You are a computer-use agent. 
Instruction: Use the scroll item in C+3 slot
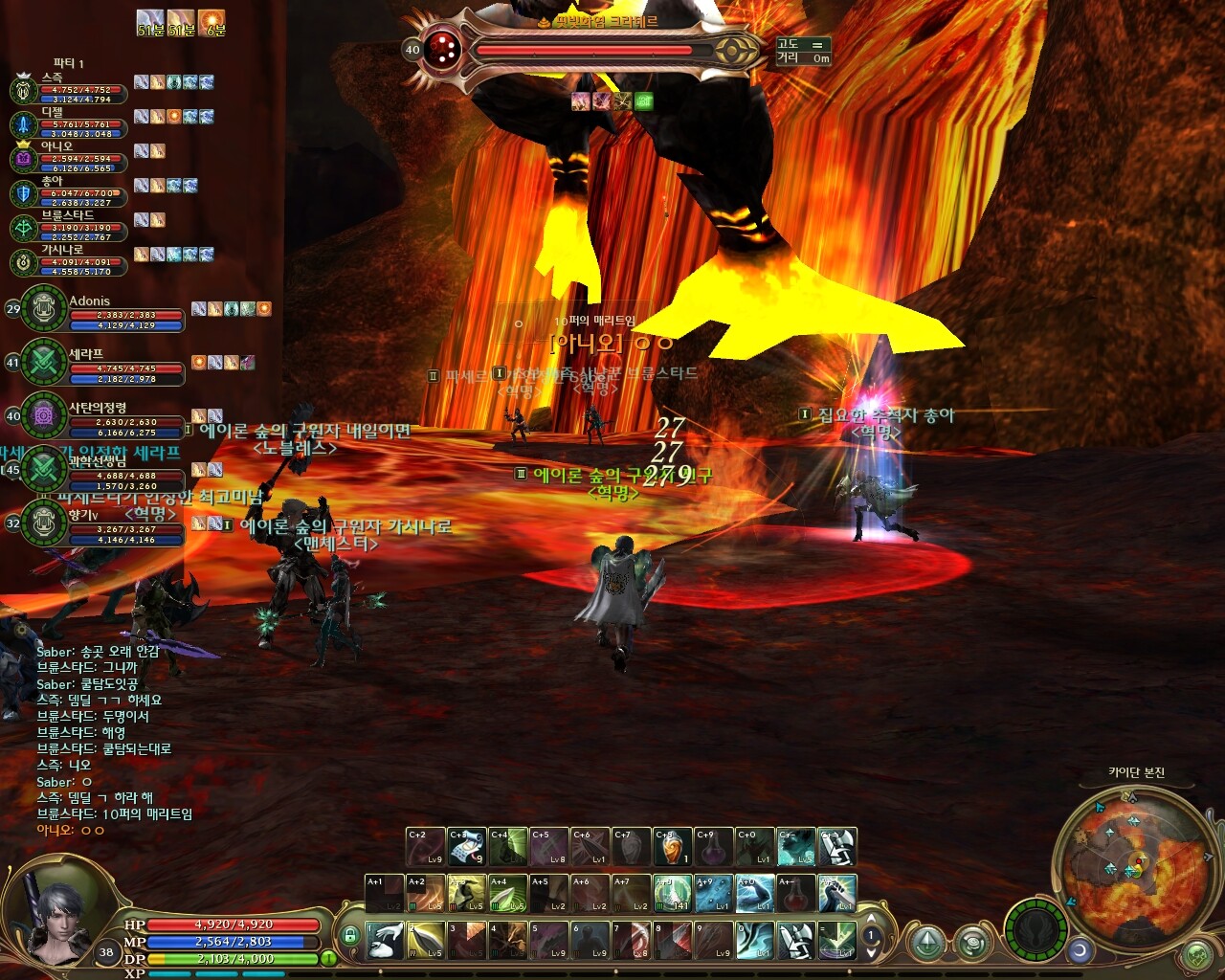(467, 848)
